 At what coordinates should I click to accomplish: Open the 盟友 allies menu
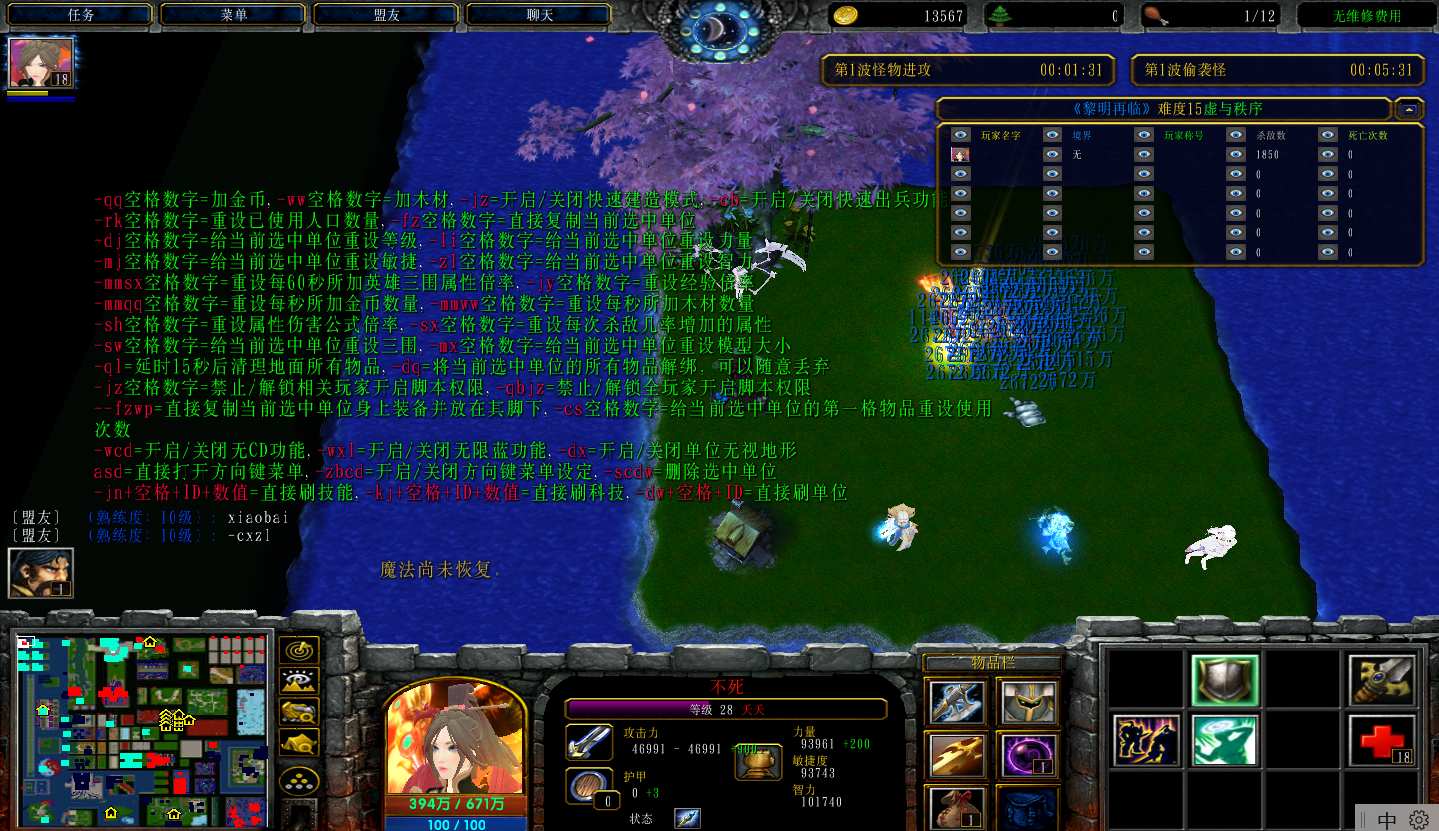click(x=387, y=15)
